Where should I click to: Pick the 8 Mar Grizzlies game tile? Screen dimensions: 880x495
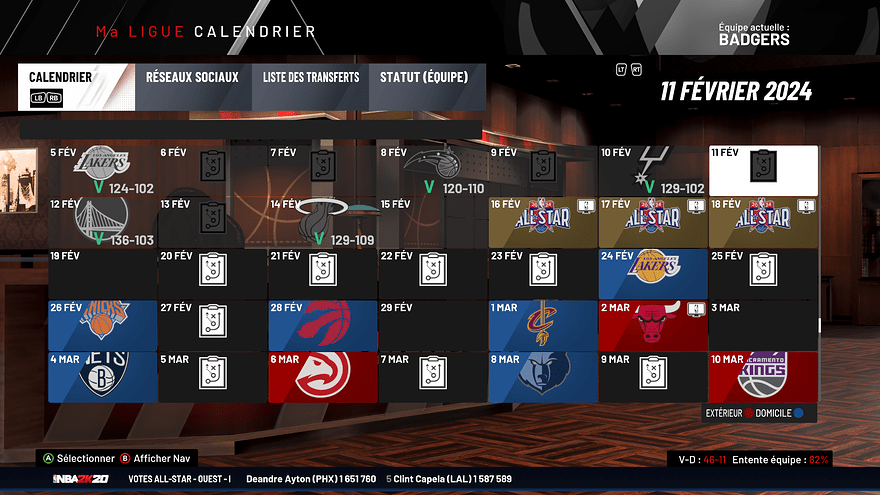click(543, 375)
